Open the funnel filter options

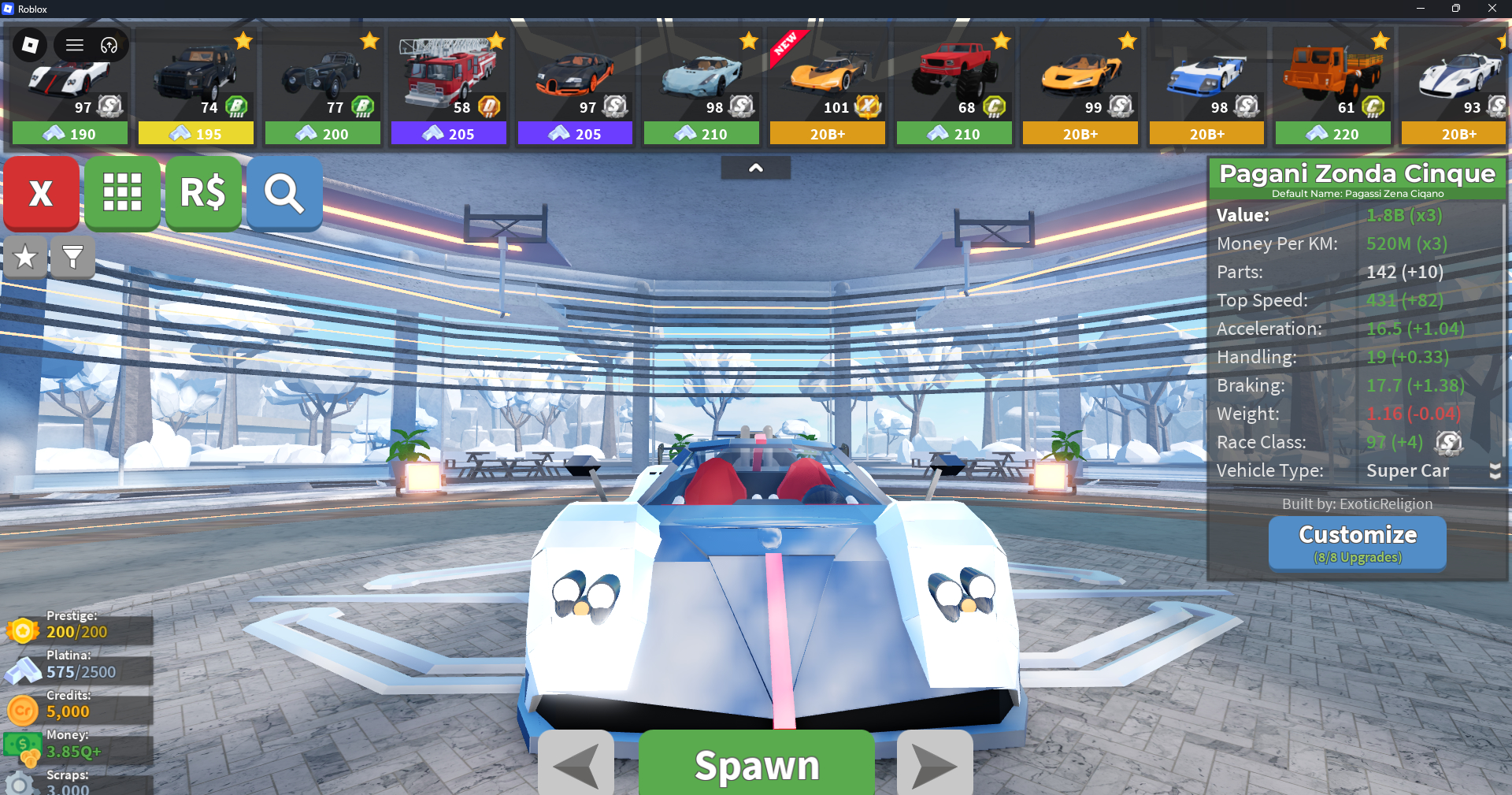pyautogui.click(x=72, y=257)
